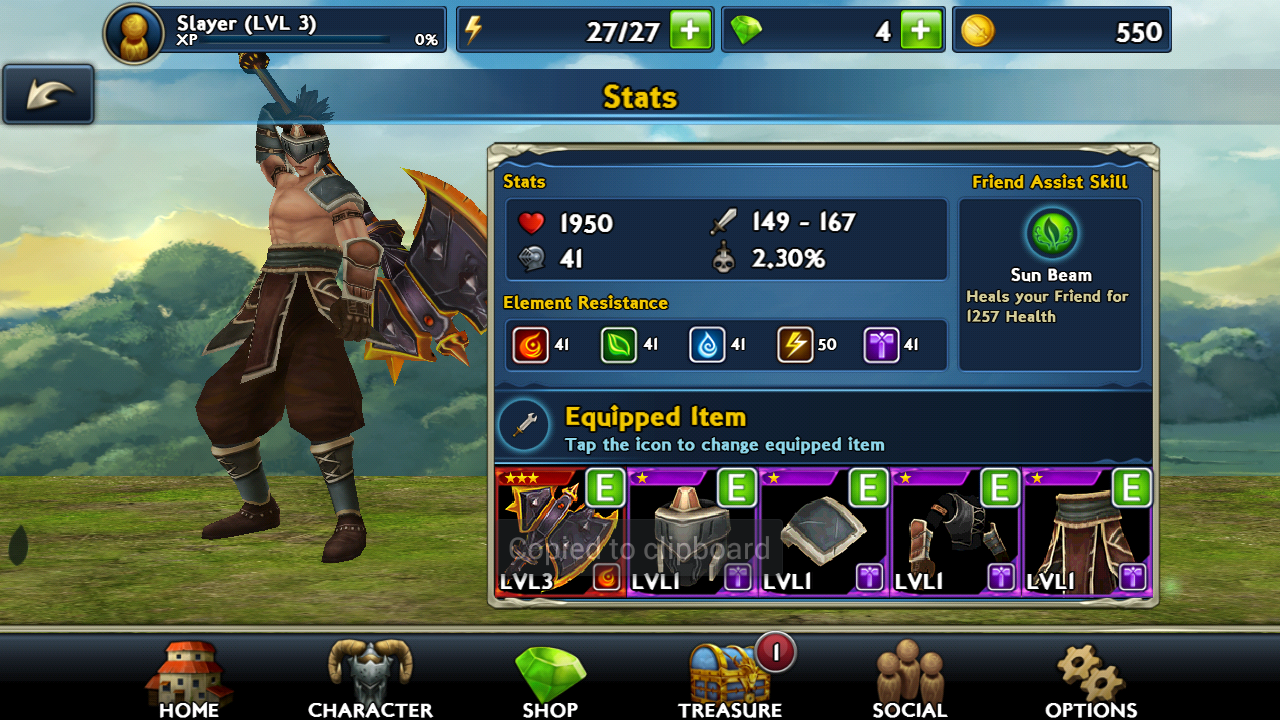Open the Social menu
The height and width of the screenshot is (720, 1280).
click(x=909, y=680)
